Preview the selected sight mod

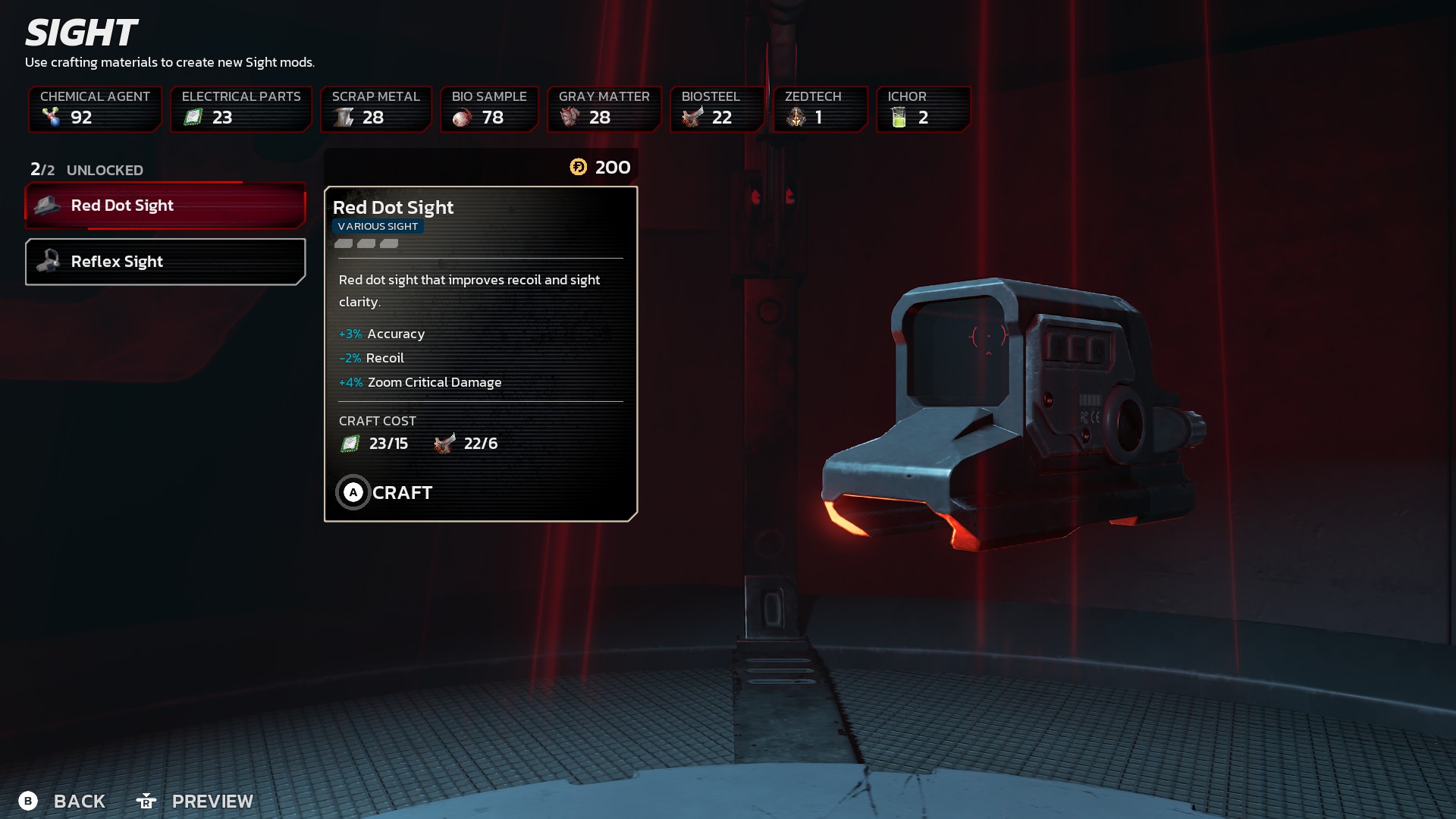195,801
